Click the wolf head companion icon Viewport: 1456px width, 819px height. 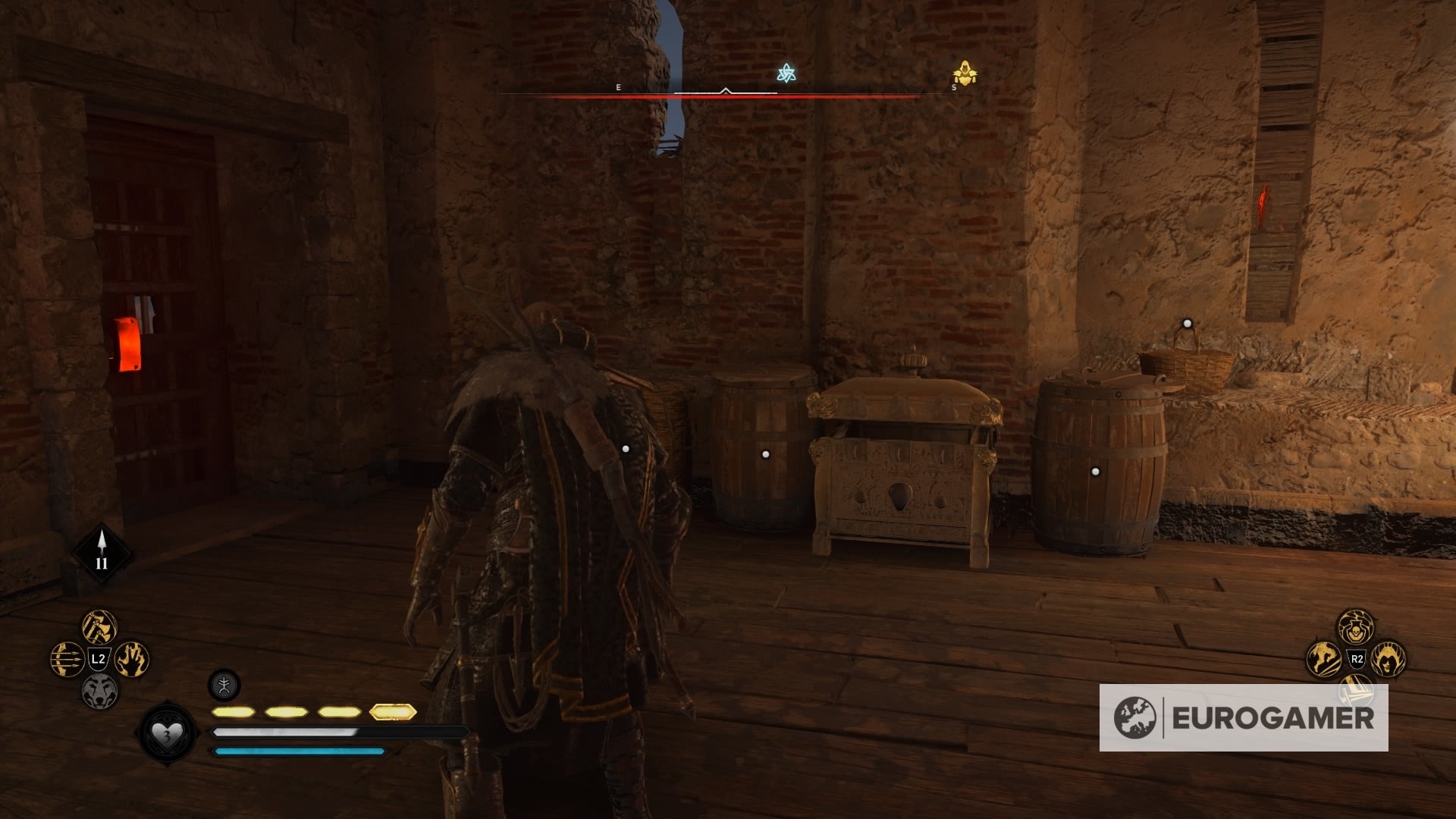pyautogui.click(x=102, y=691)
